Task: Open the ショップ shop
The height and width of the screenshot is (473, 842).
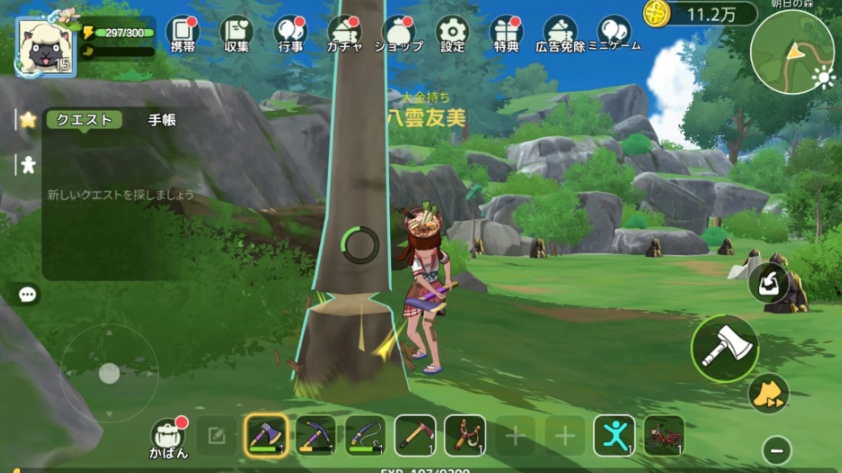Action: (398, 34)
